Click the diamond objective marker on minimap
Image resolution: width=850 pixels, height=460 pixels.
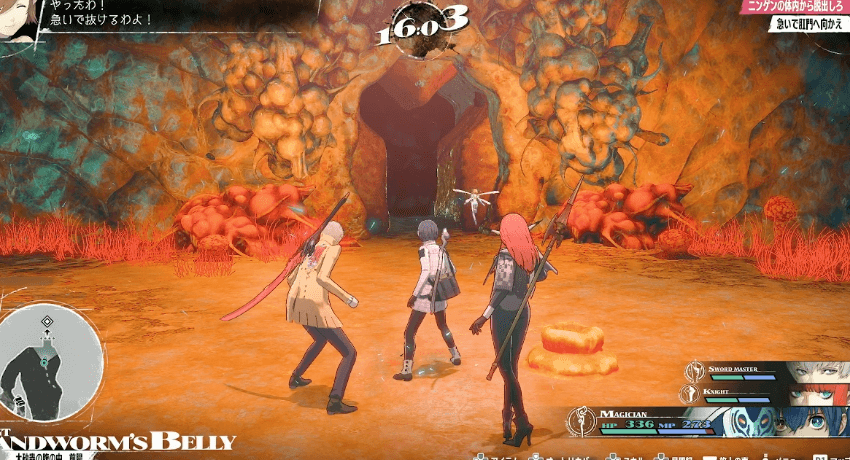pyautogui.click(x=47, y=321)
